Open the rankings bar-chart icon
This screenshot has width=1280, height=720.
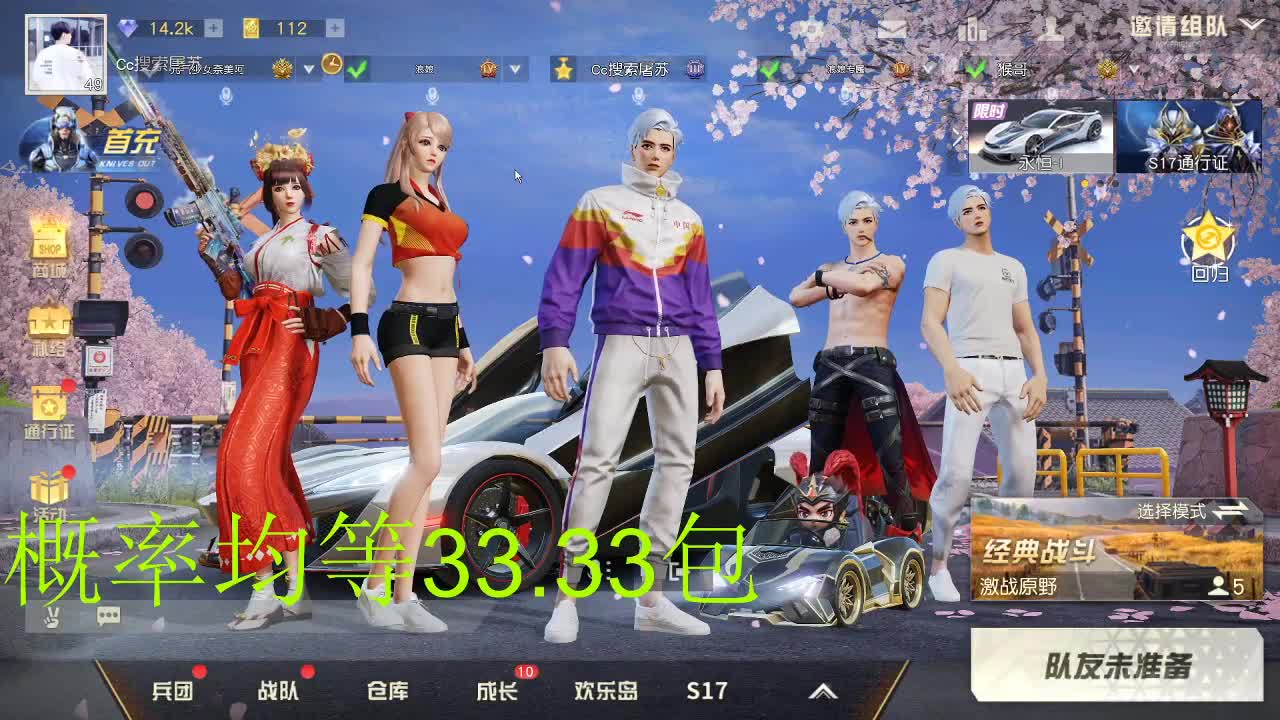coord(973,28)
